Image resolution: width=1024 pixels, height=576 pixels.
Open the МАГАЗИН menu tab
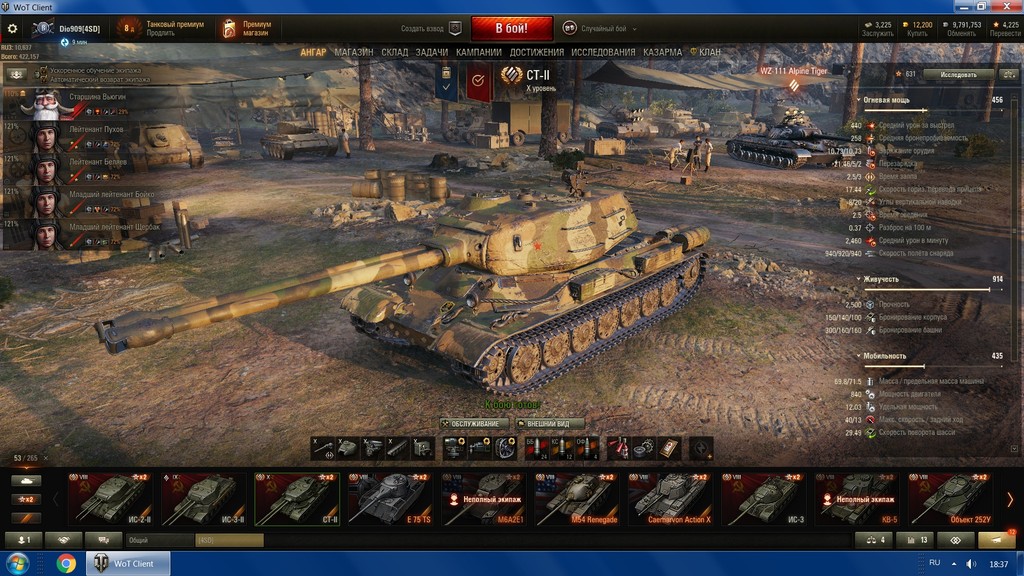tap(354, 52)
